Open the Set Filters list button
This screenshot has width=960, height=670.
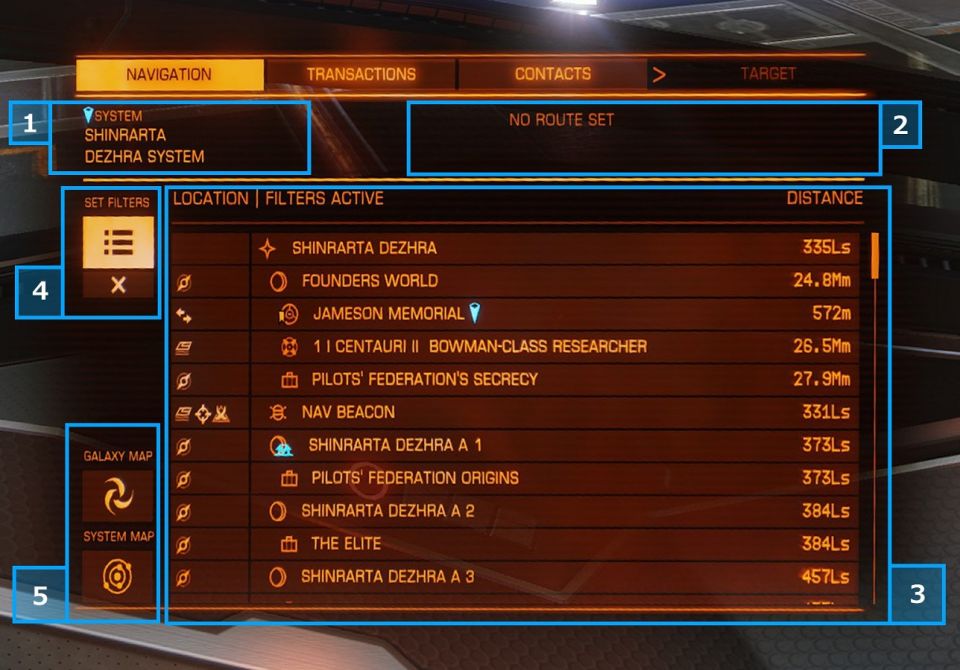pos(118,243)
